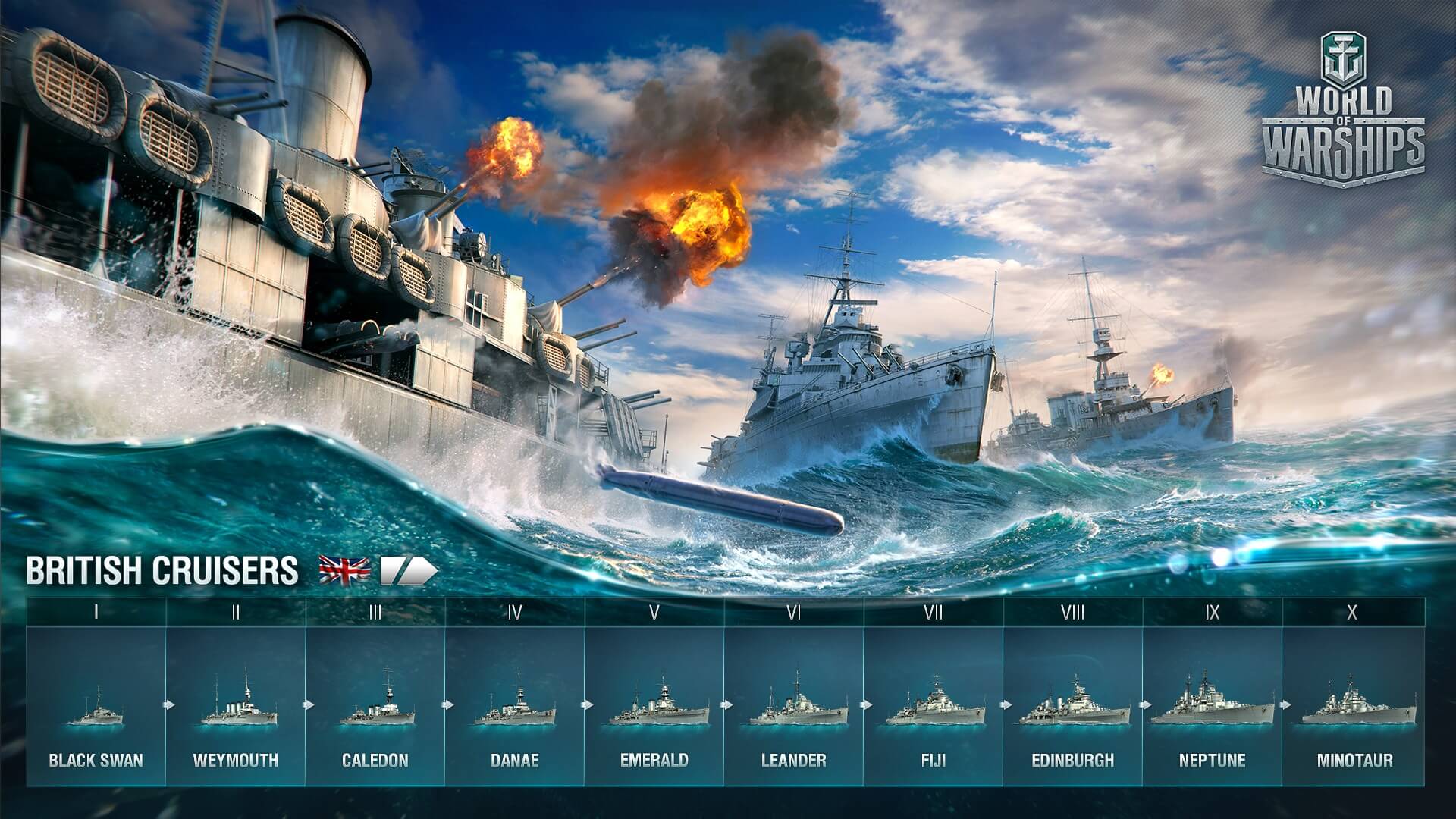This screenshot has width=1456, height=819.
Task: Pick the Caledon tier III ship
Action: 375,706
